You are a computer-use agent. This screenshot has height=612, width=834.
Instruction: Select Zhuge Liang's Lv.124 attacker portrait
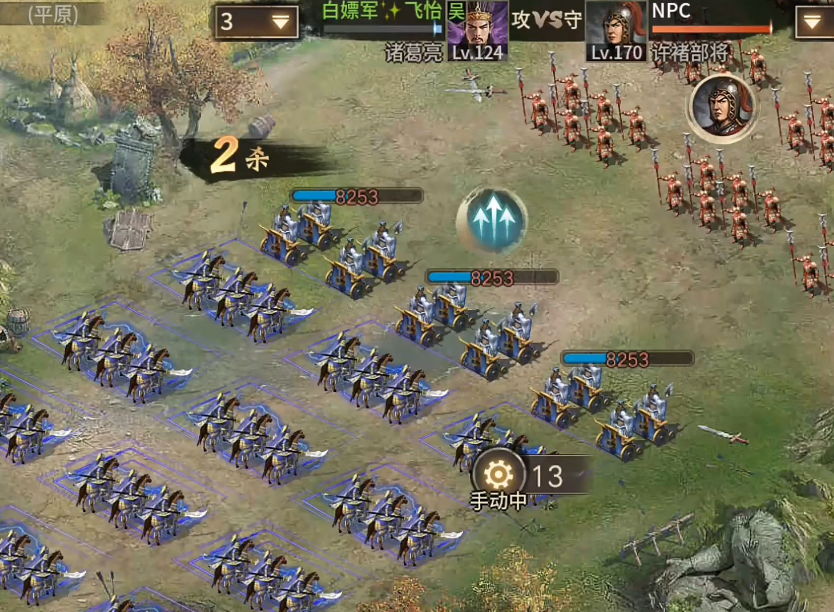tap(476, 29)
